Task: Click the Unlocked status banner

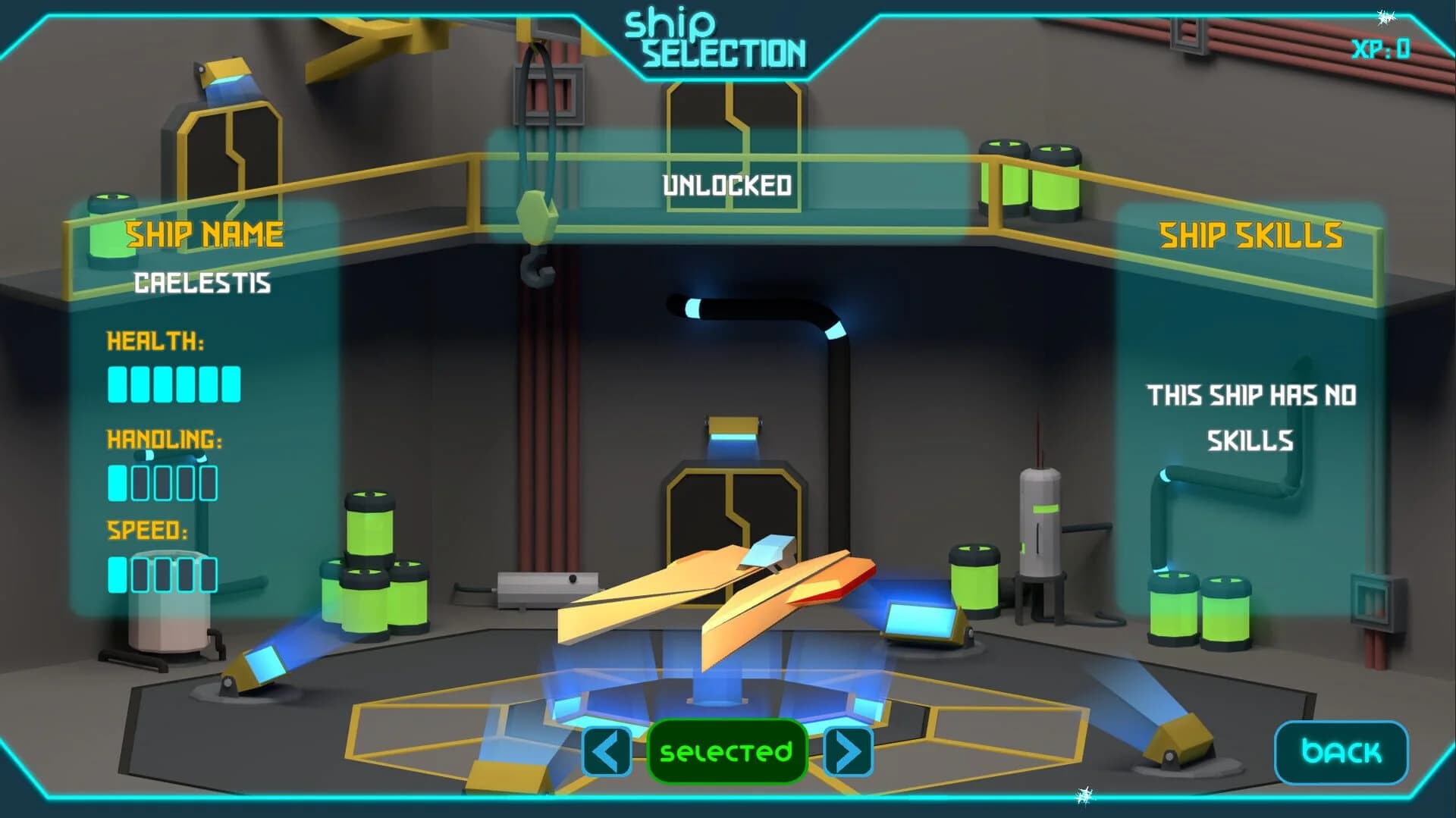Action: click(x=727, y=183)
